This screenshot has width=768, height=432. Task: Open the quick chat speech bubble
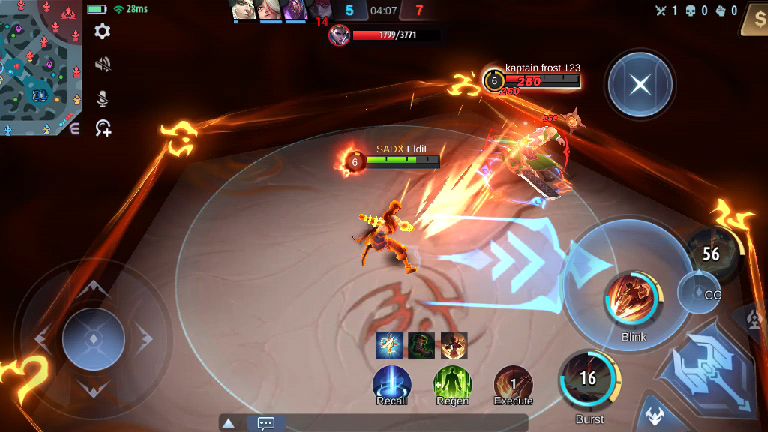(266, 423)
